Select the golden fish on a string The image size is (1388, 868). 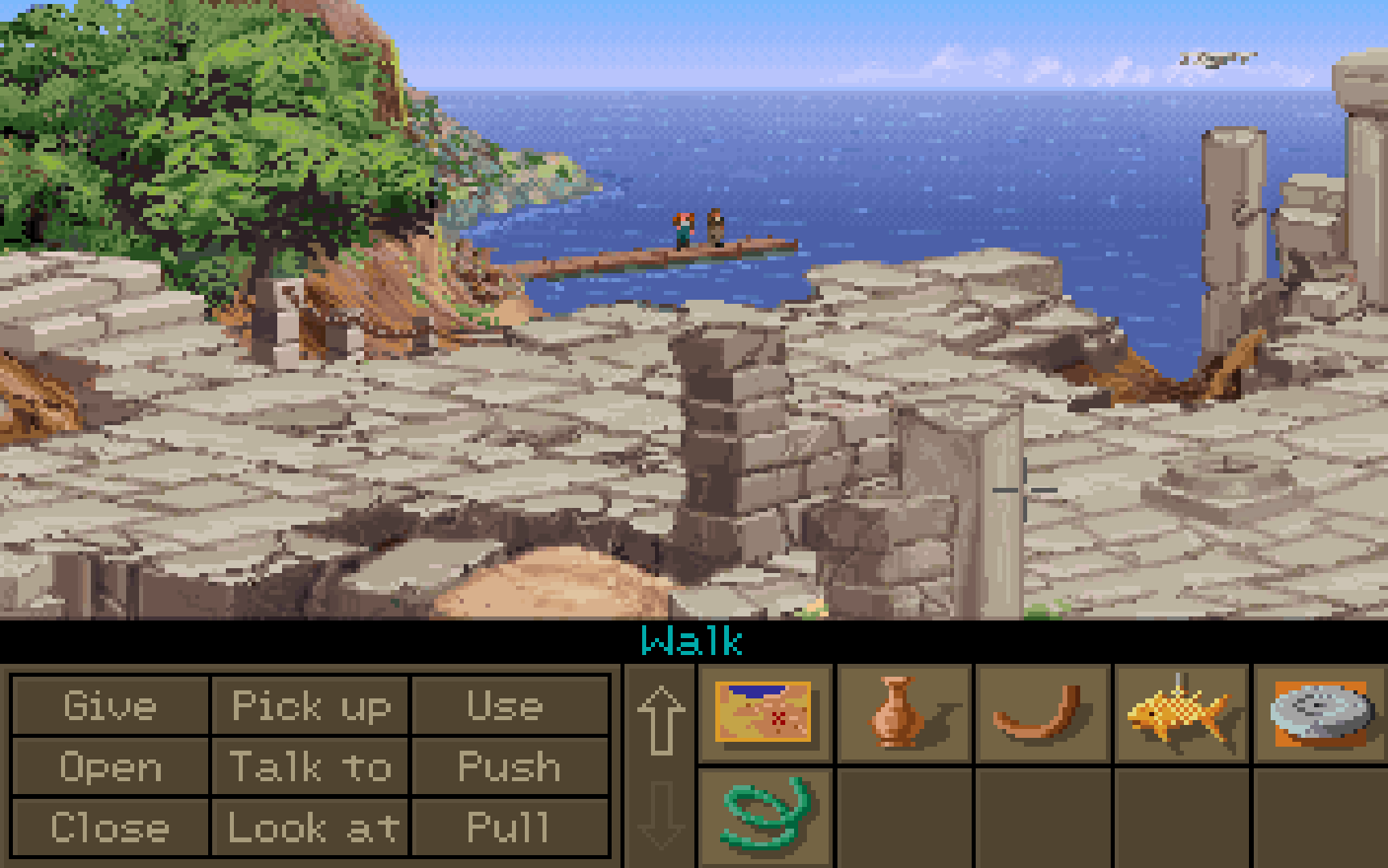[1178, 712]
